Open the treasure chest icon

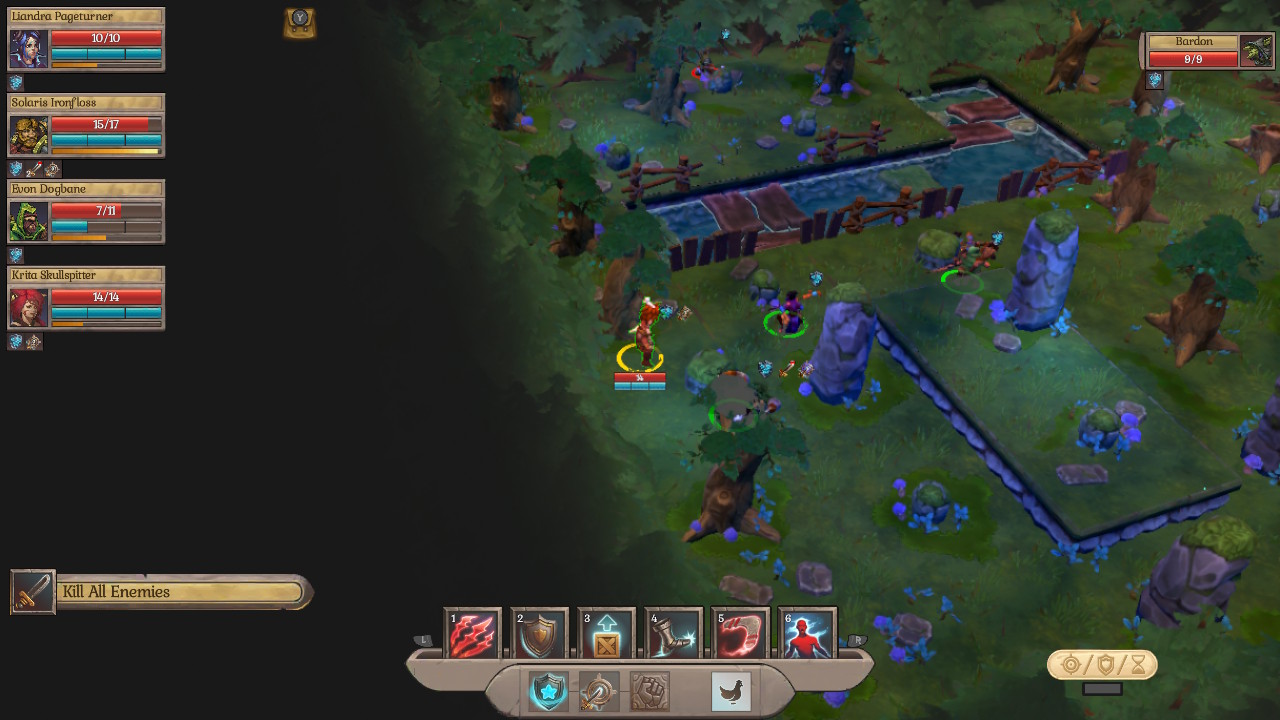[x=299, y=23]
